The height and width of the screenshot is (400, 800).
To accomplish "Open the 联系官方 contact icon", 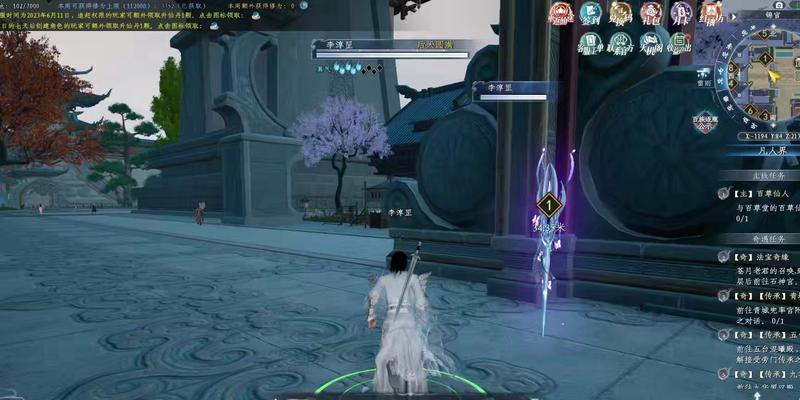I will click(x=621, y=43).
